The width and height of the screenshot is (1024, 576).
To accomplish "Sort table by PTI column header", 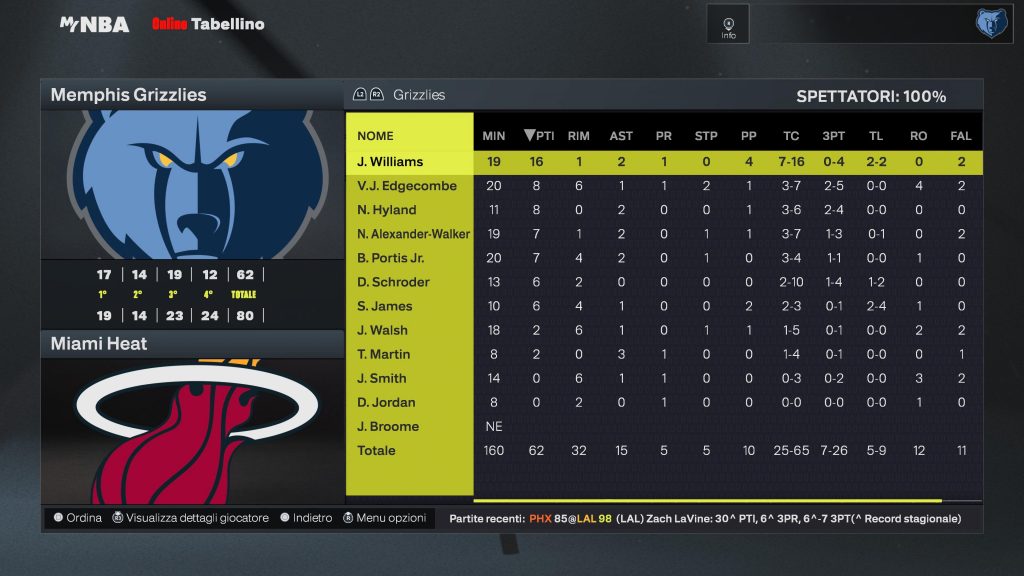I will tap(540, 136).
